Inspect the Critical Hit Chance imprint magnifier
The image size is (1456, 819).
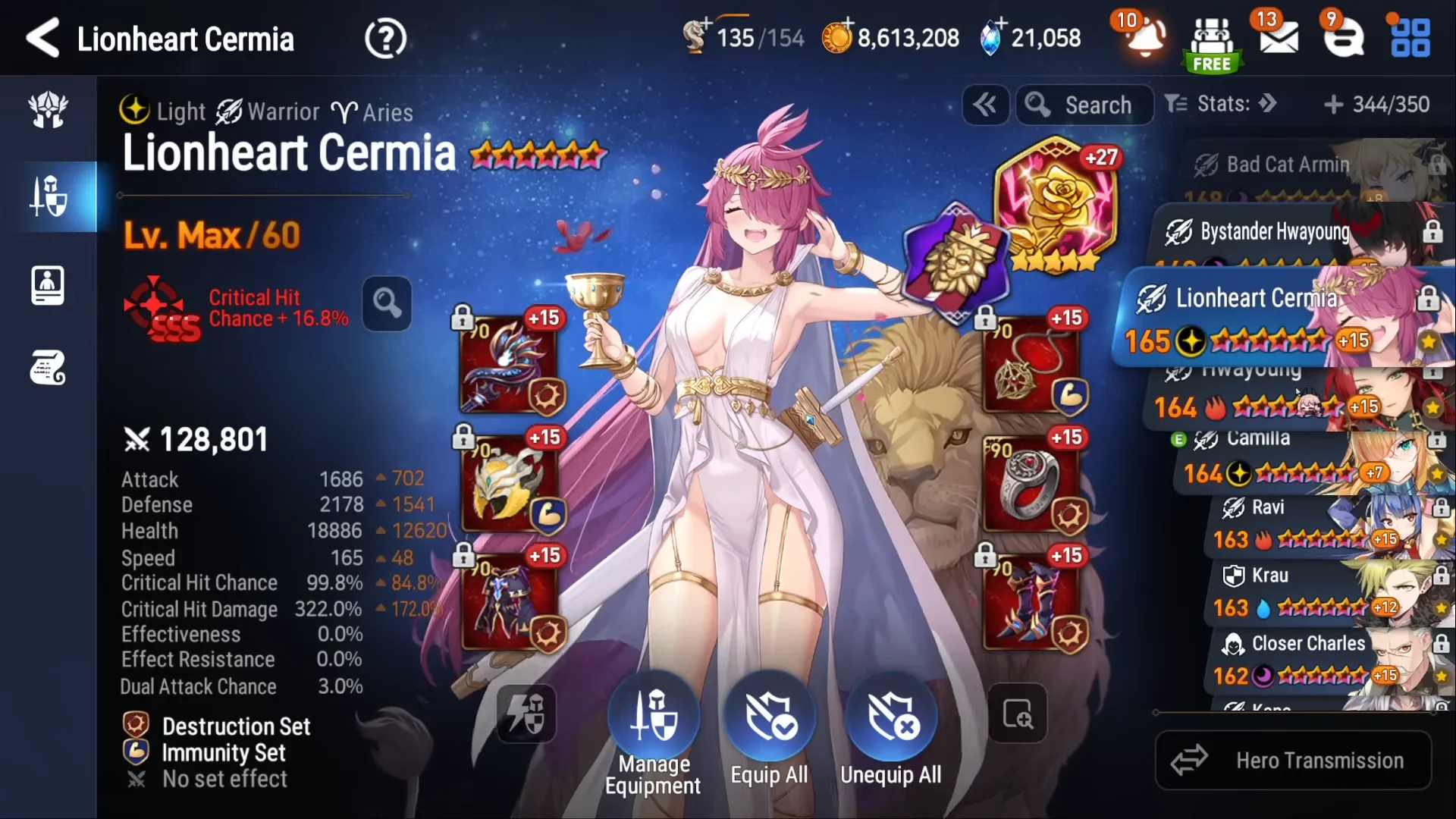[387, 303]
